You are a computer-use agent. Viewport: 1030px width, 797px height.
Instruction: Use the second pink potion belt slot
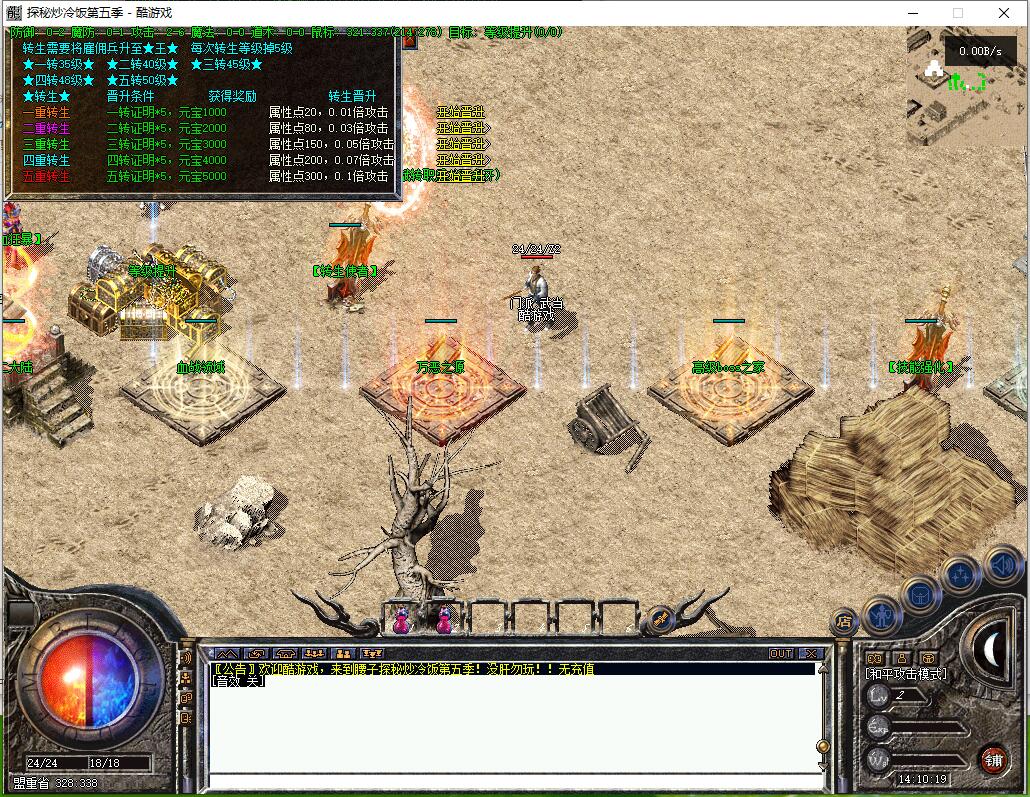point(443,620)
